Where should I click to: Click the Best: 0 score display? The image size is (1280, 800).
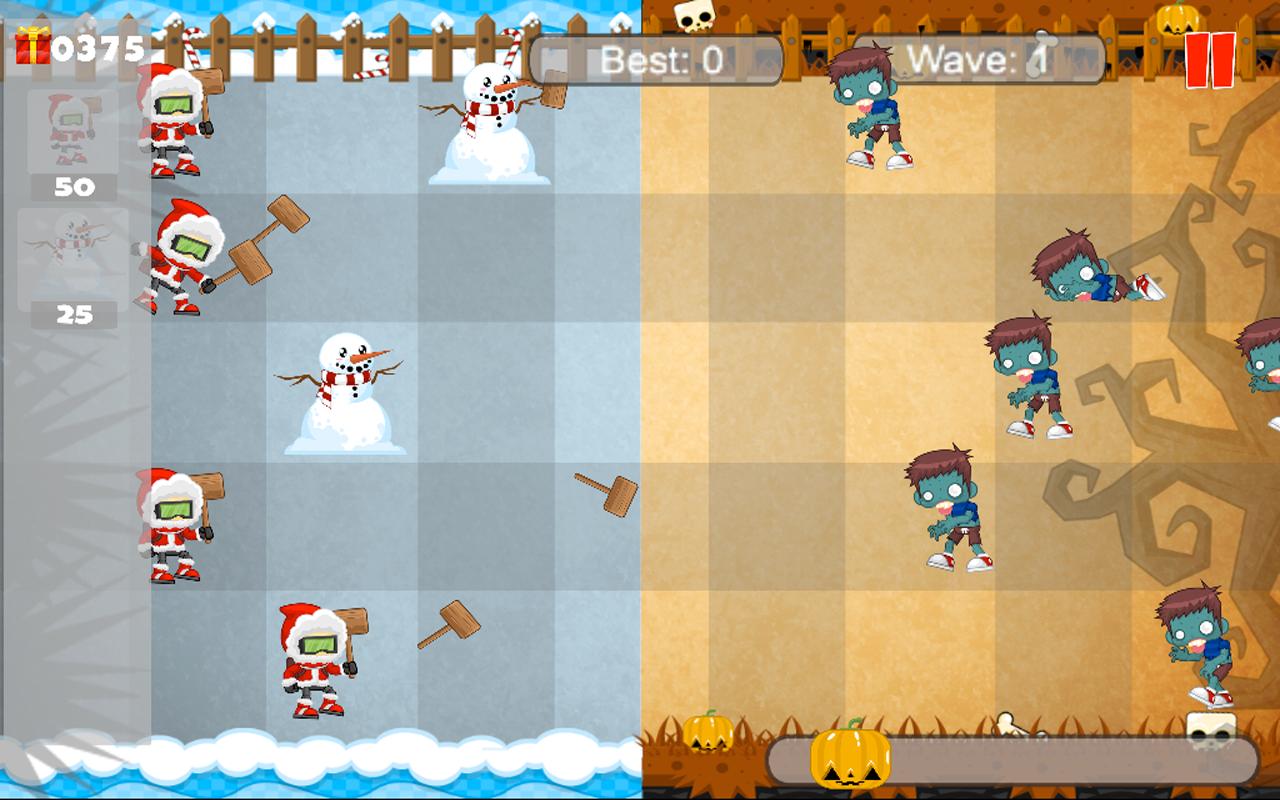click(x=660, y=58)
